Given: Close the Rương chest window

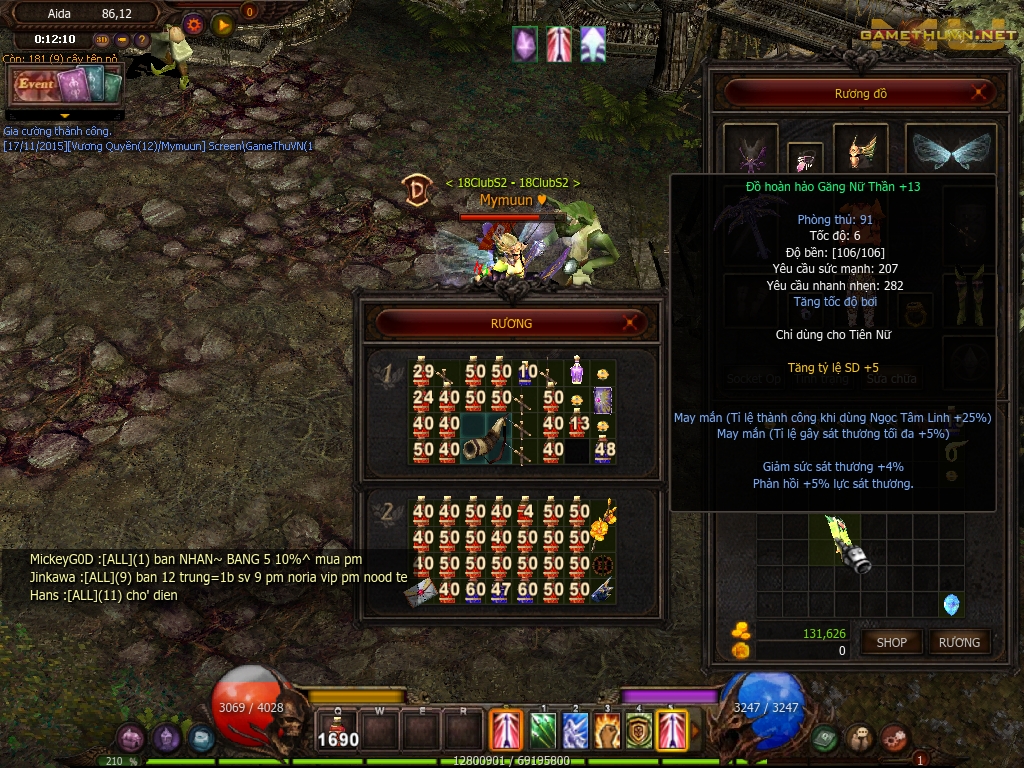Looking at the screenshot, I should click(630, 323).
